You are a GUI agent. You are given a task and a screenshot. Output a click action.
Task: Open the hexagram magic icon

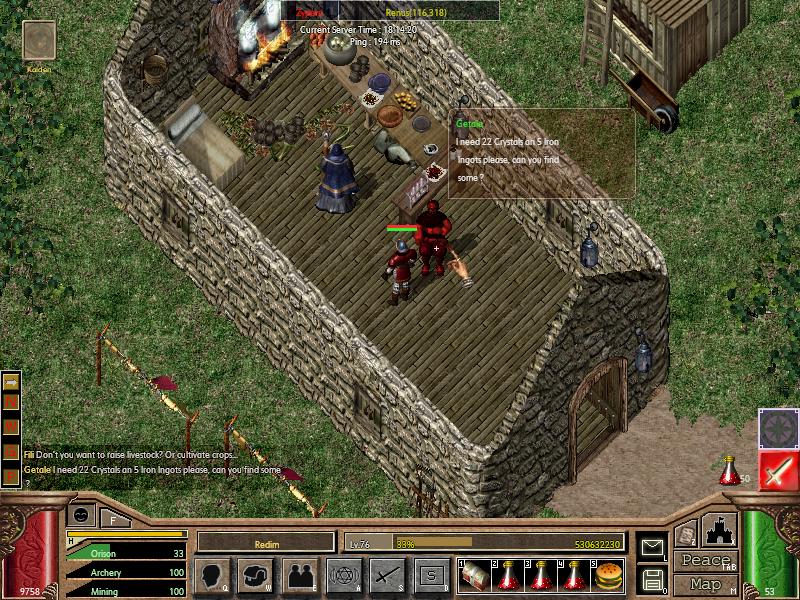pyautogui.click(x=343, y=575)
